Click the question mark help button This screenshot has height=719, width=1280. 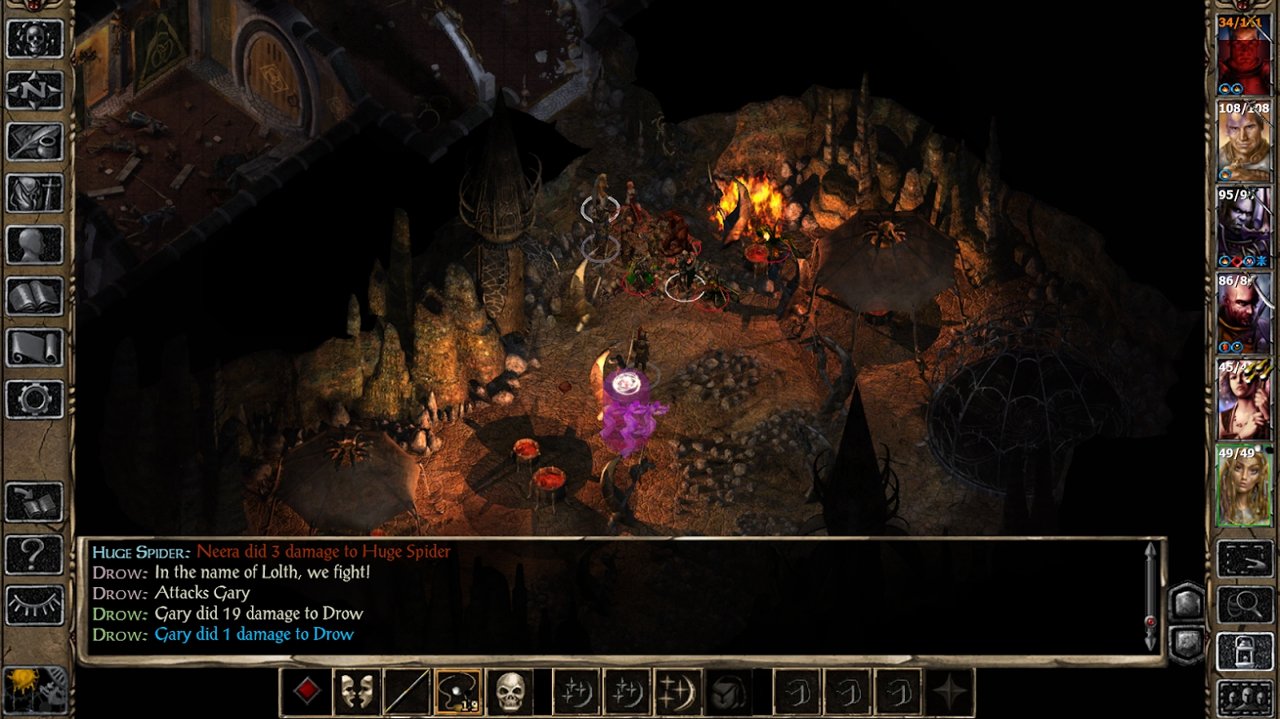coord(35,553)
